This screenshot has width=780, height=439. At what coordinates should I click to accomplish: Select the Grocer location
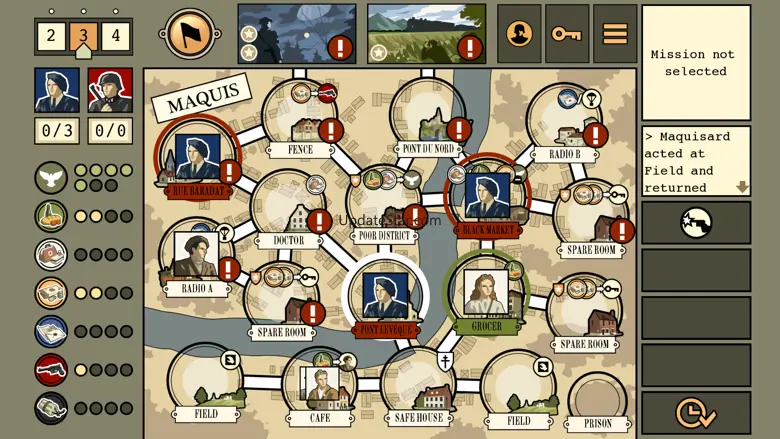pyautogui.click(x=486, y=294)
